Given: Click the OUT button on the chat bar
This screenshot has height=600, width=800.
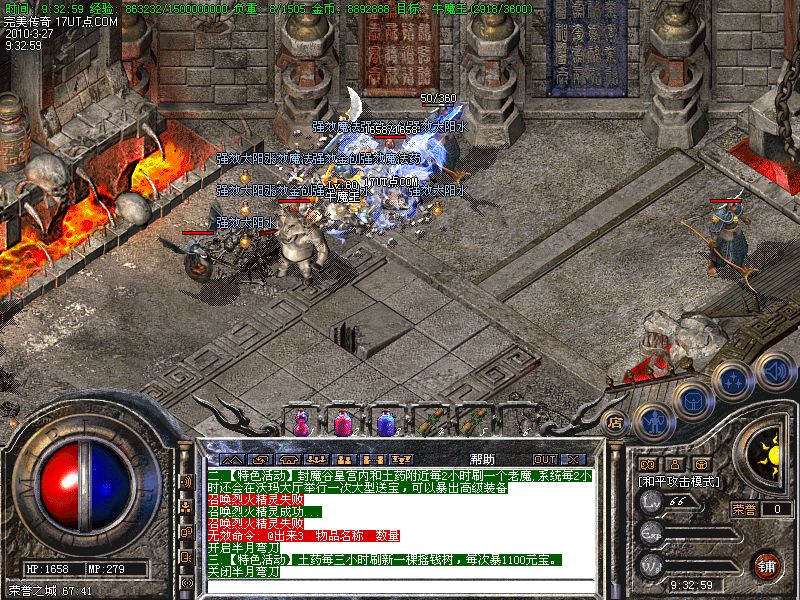Looking at the screenshot, I should point(543,459).
